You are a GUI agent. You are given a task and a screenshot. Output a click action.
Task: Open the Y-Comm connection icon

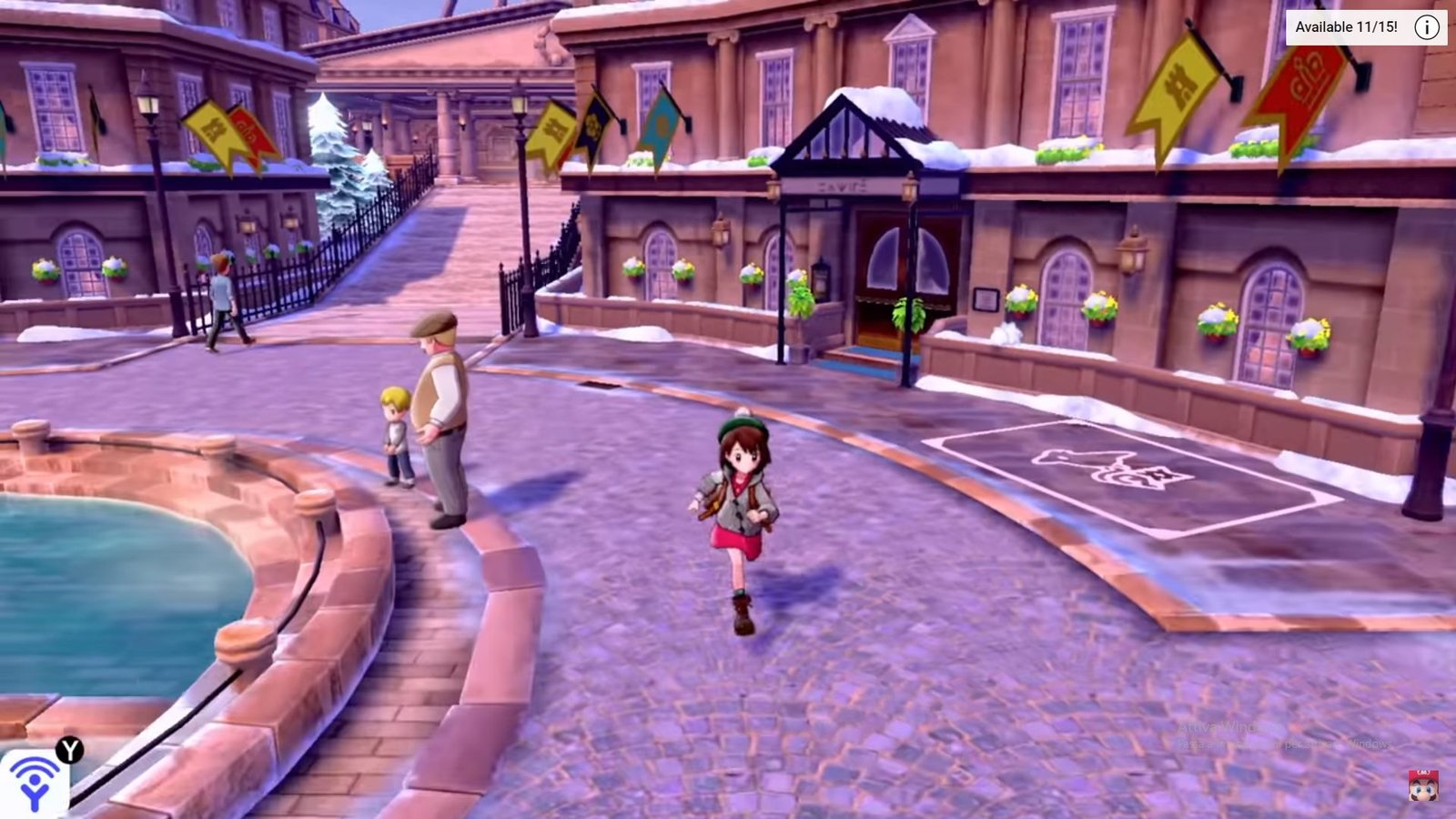[36, 783]
